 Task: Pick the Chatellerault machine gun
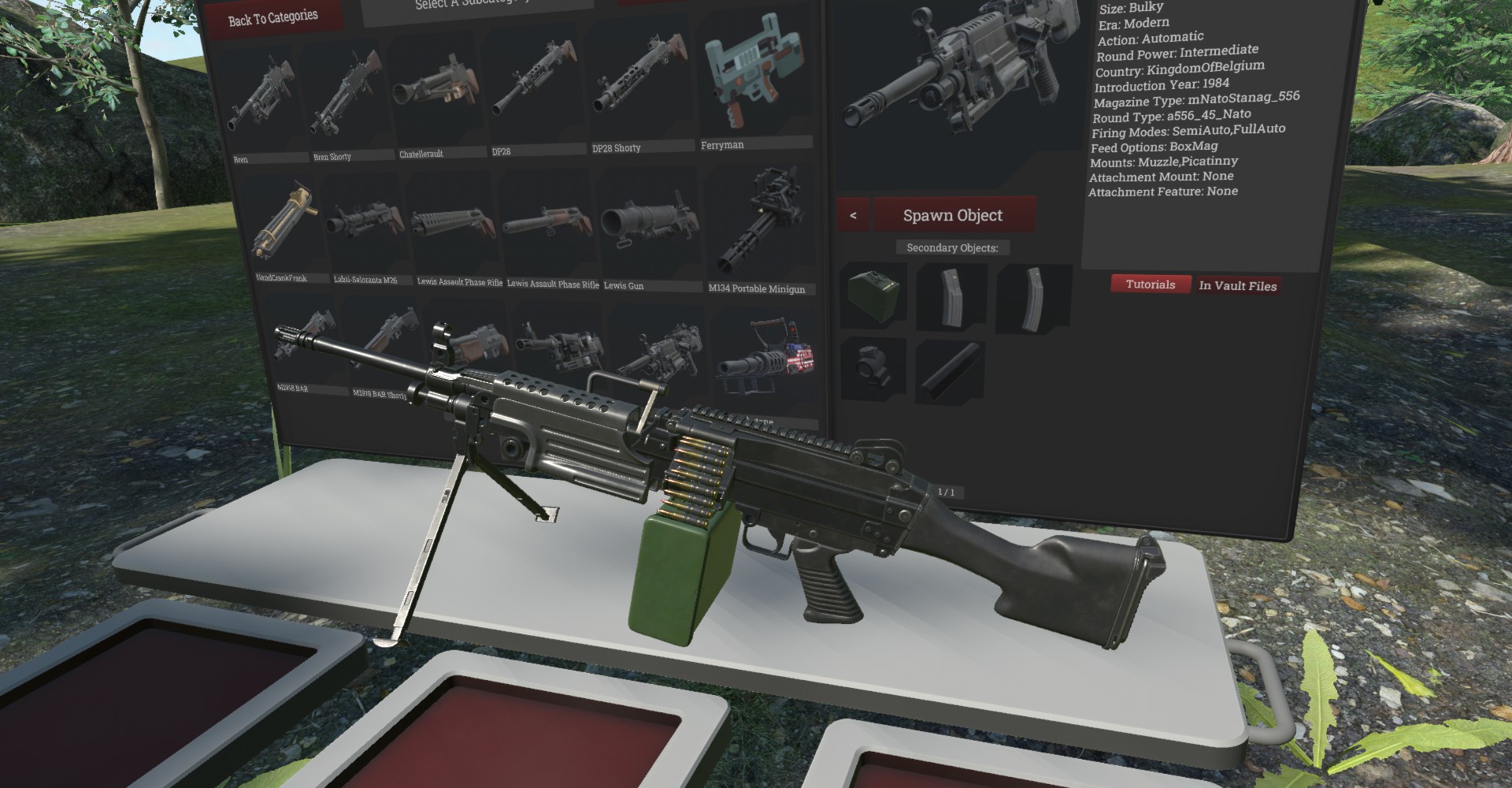click(x=435, y=96)
